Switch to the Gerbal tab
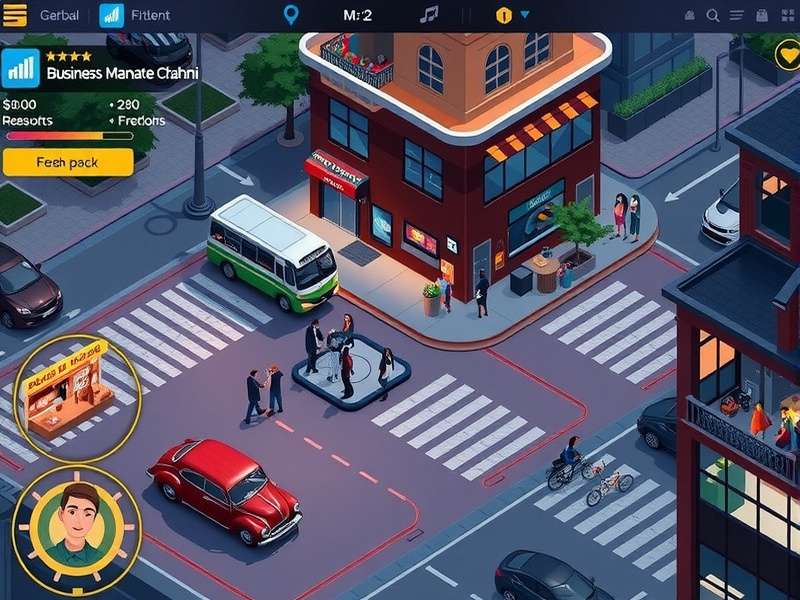 [59, 15]
